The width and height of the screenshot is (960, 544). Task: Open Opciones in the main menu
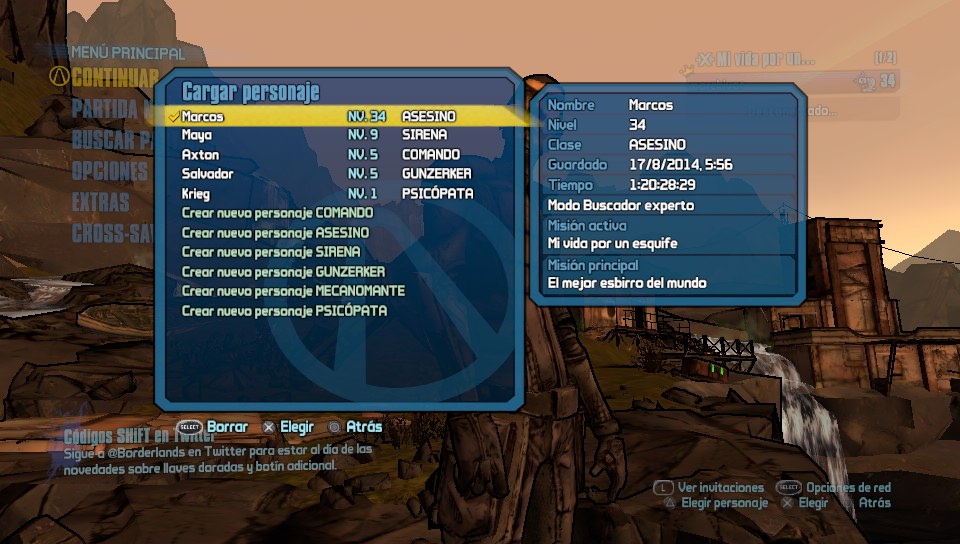(110, 171)
